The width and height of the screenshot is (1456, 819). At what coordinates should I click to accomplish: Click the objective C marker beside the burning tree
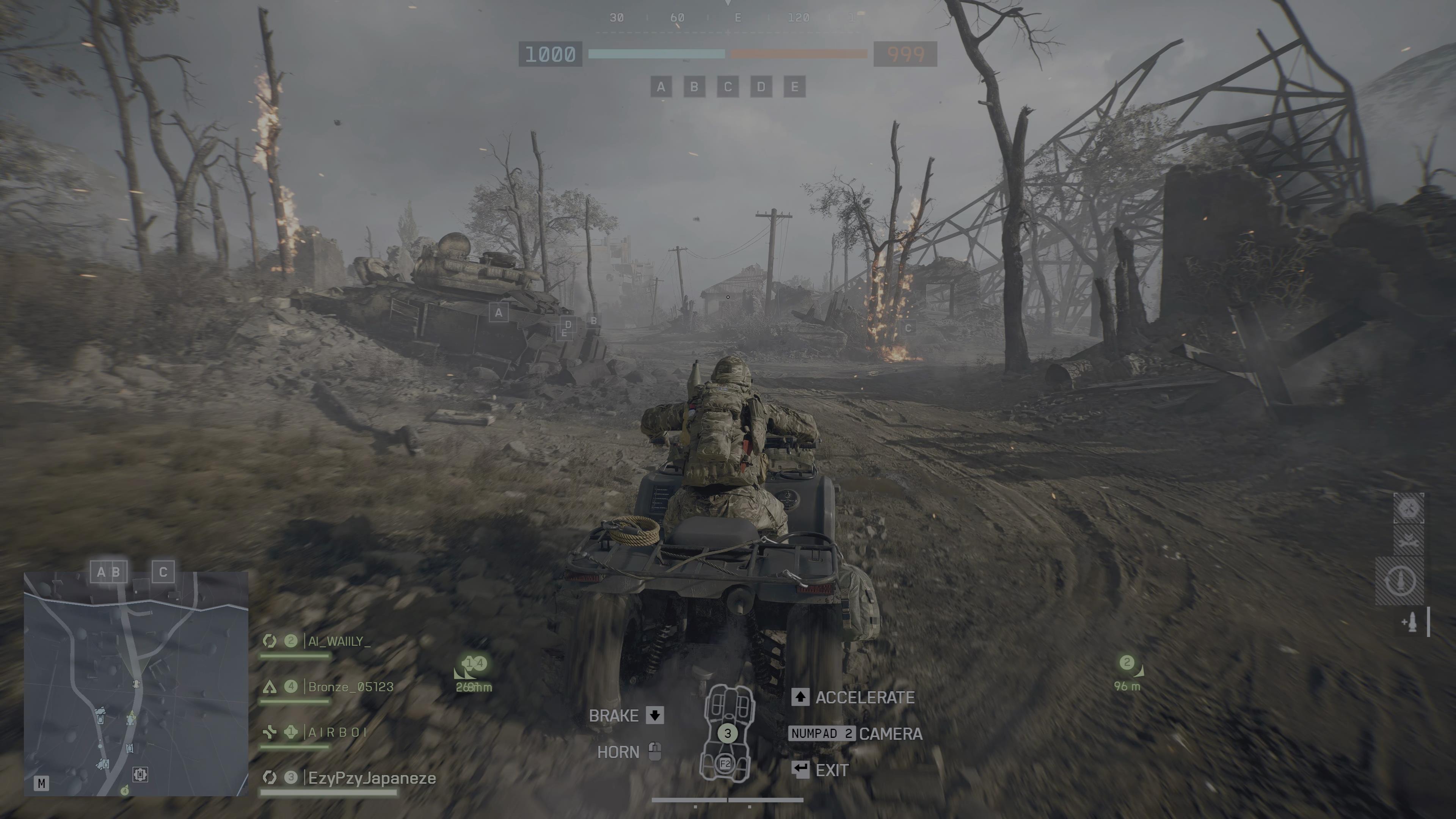click(908, 328)
